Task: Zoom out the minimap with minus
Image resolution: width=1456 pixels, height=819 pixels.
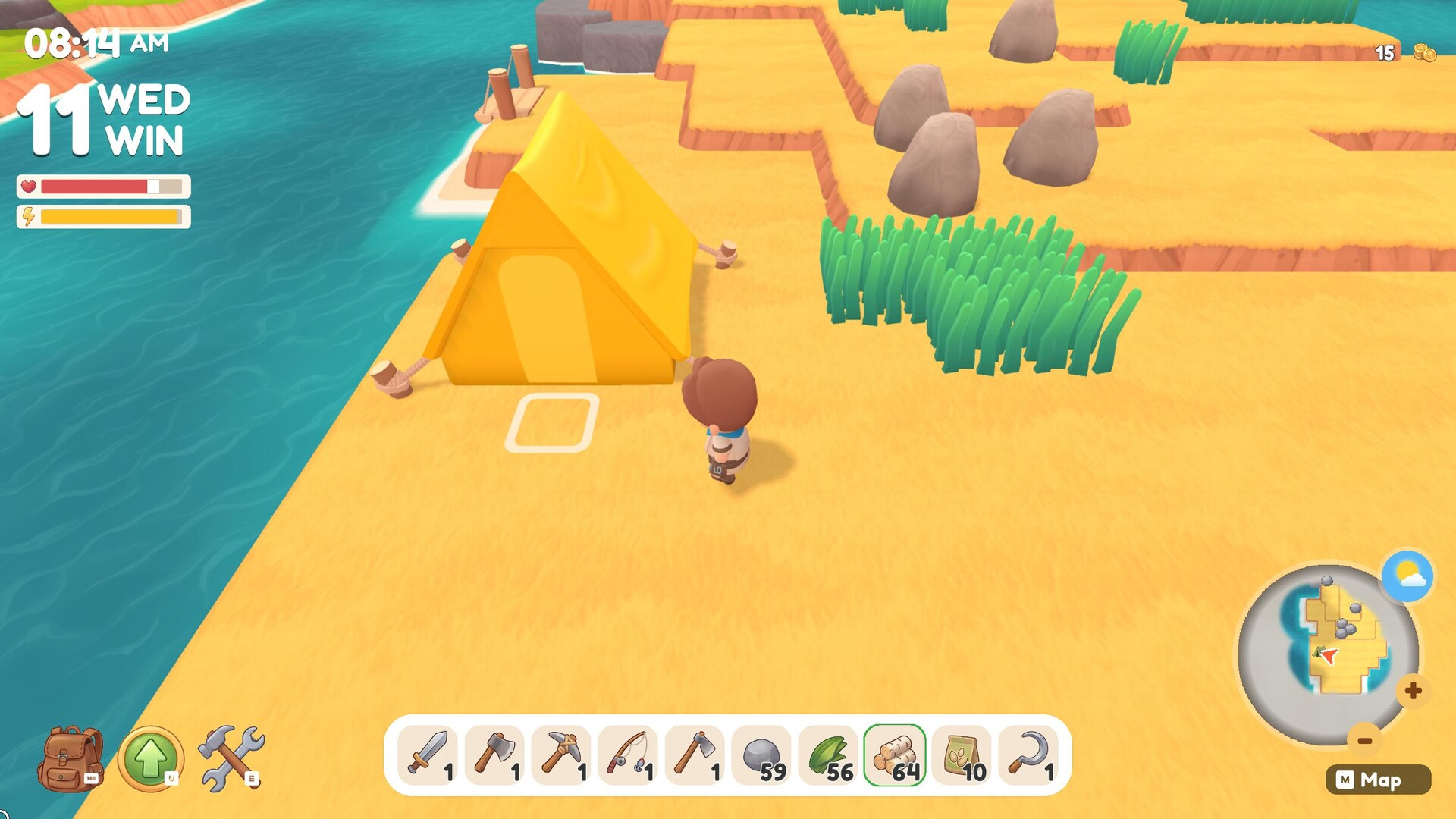Action: (x=1364, y=740)
